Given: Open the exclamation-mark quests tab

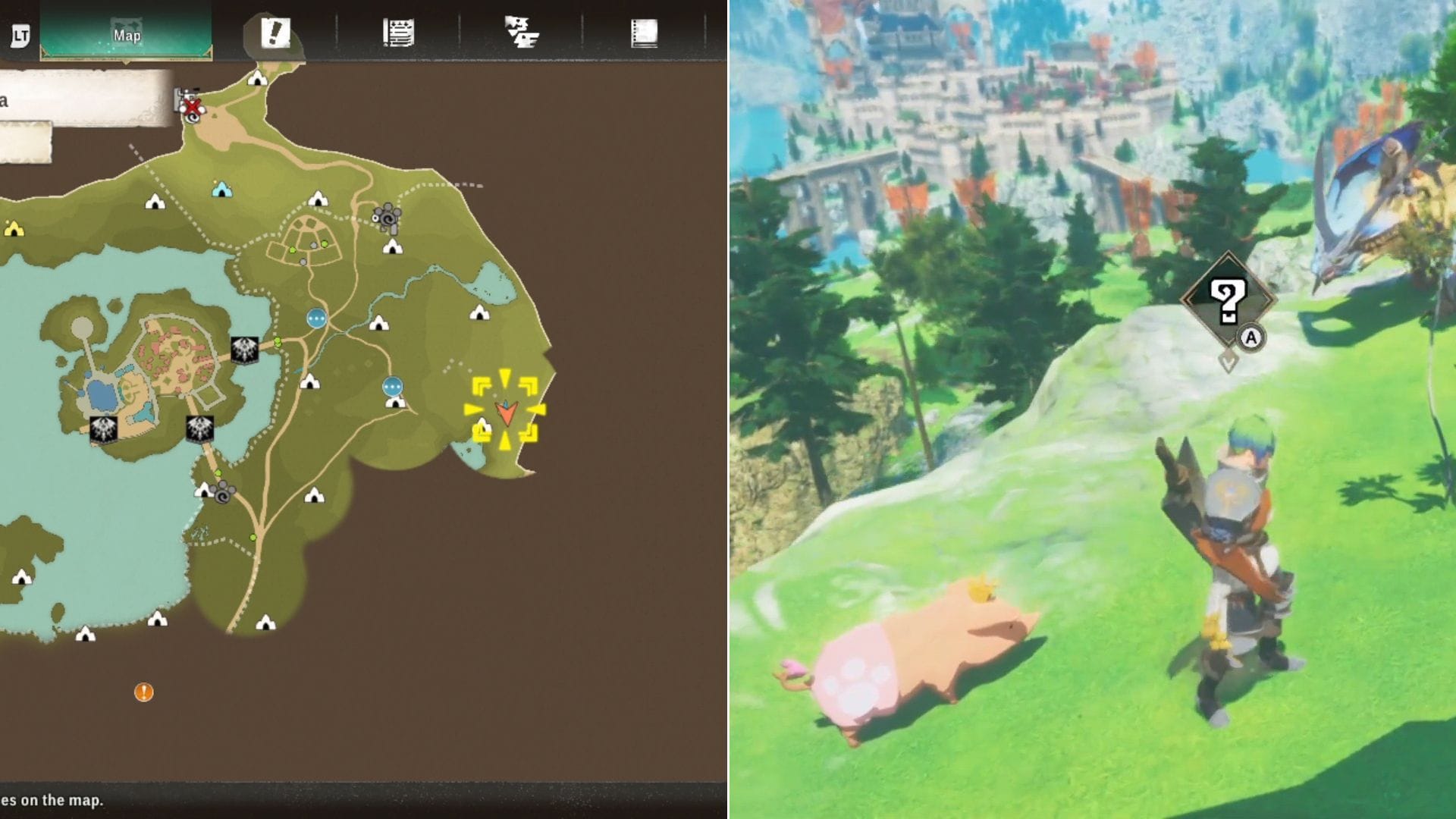Looking at the screenshot, I should click(275, 32).
